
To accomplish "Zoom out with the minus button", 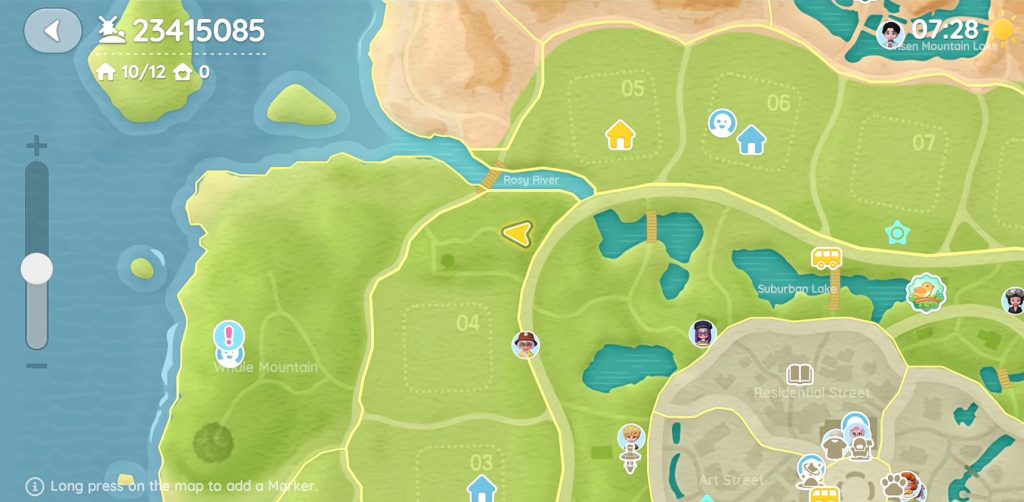I will (37, 366).
